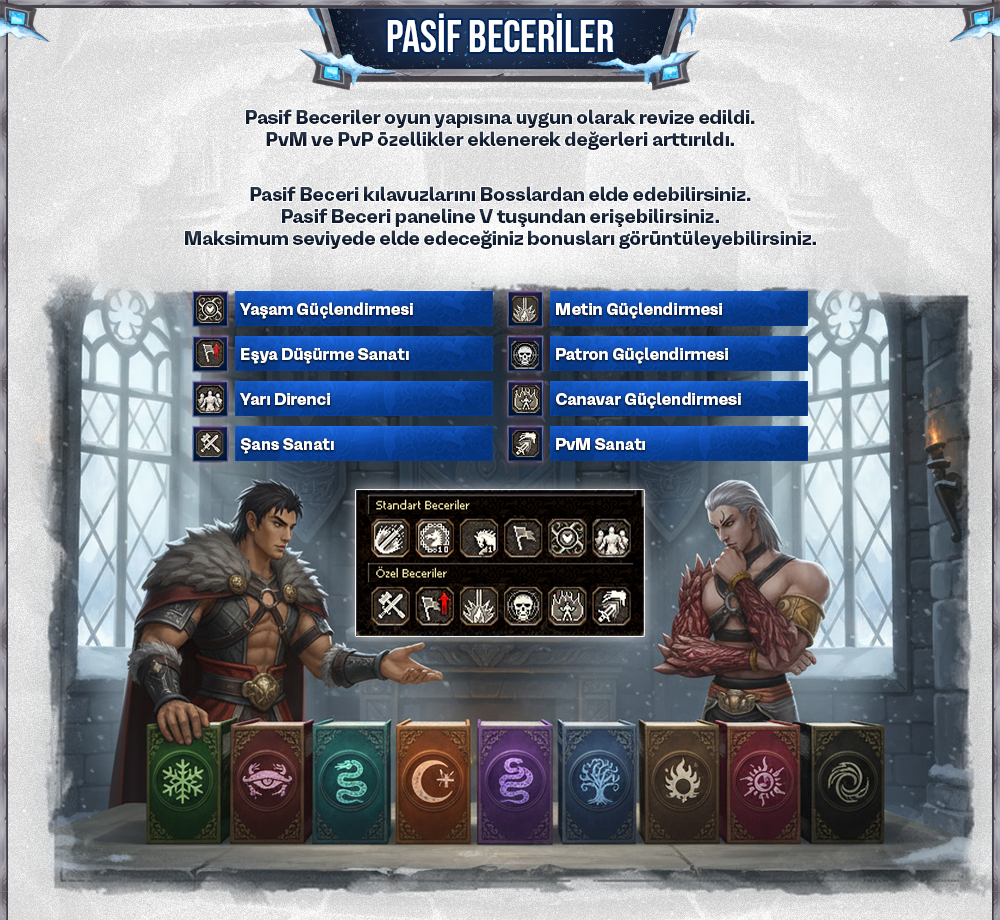
Task: Choose the Eşya Düşürme Sanatı entry
Action: point(364,354)
